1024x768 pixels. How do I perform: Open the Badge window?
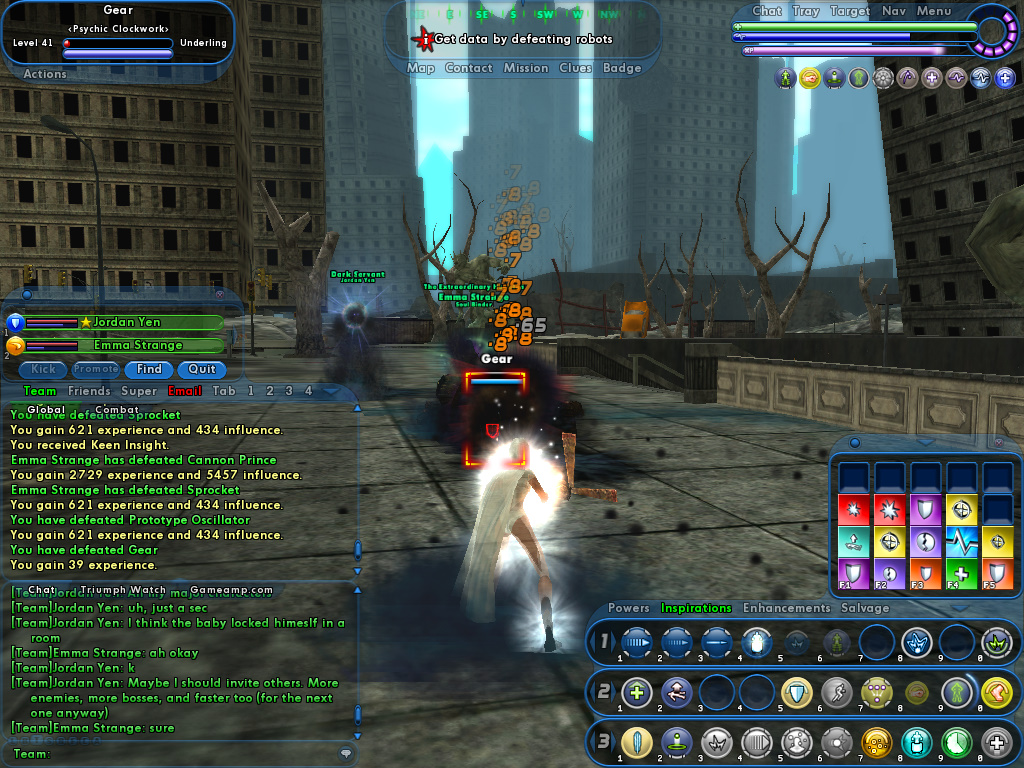(x=622, y=68)
